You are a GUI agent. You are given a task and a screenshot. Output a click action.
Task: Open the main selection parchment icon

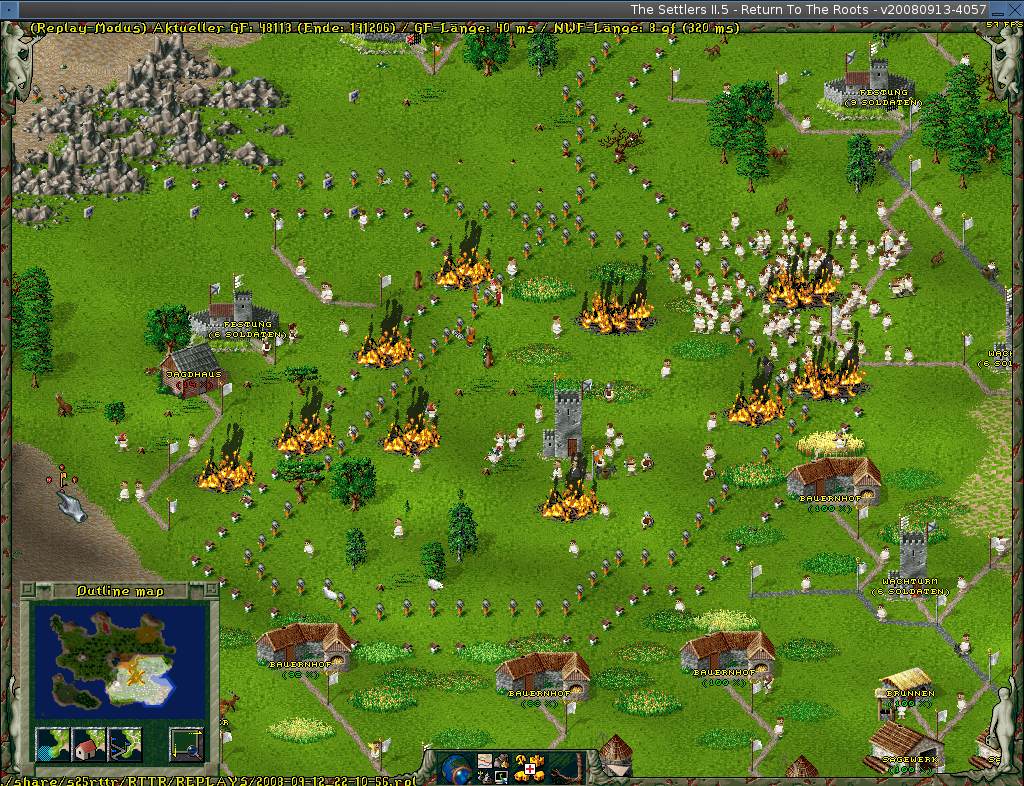point(485,762)
